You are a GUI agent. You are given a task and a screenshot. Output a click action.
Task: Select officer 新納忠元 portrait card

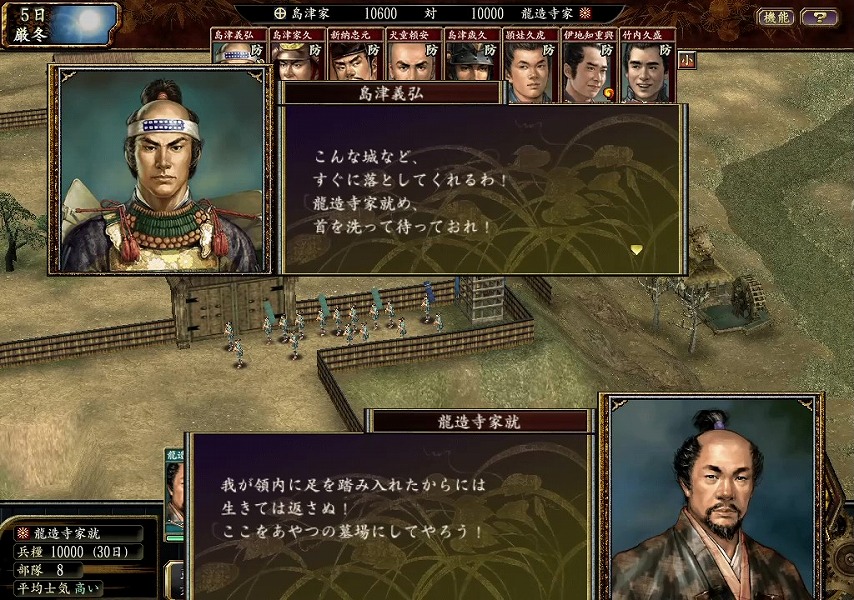tap(354, 56)
